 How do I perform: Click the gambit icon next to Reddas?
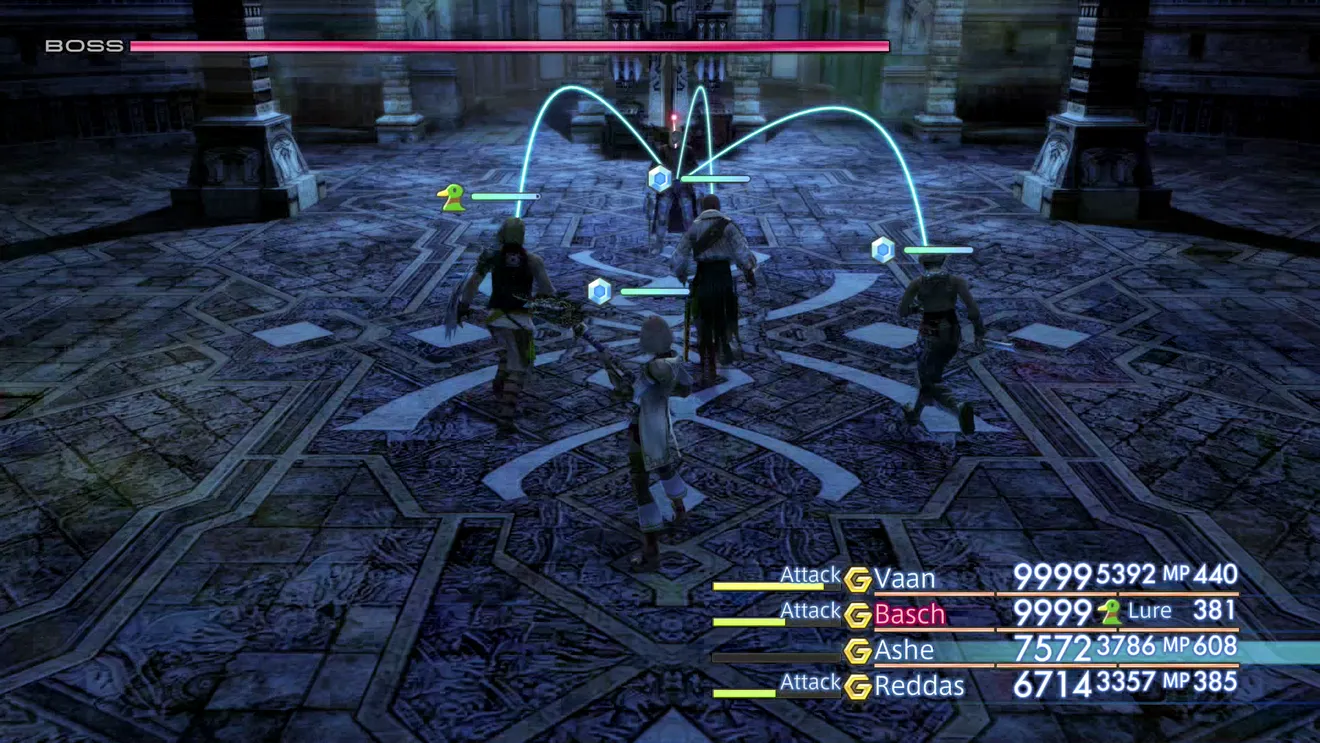[x=857, y=688]
